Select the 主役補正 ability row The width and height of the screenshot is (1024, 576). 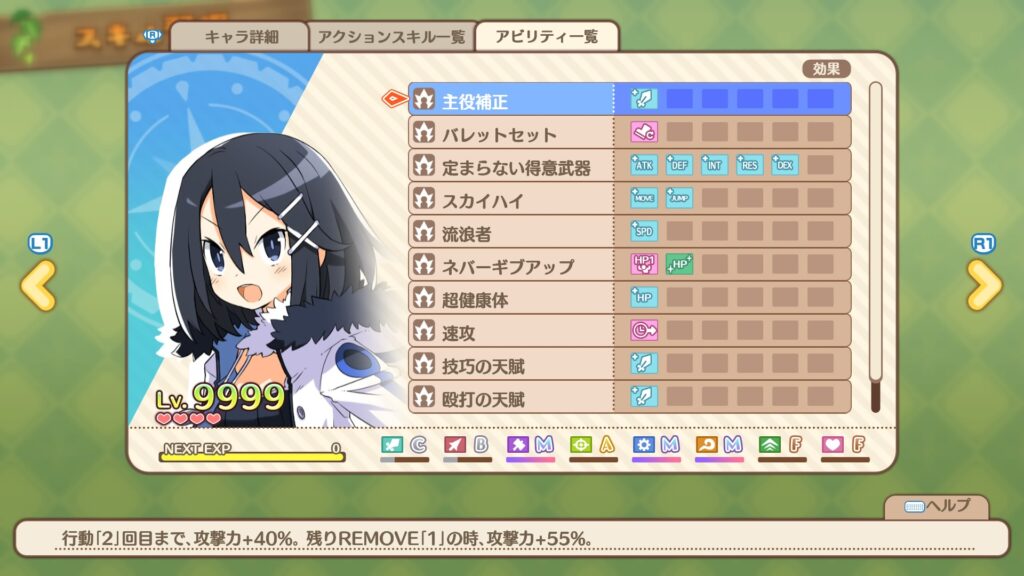(x=511, y=99)
